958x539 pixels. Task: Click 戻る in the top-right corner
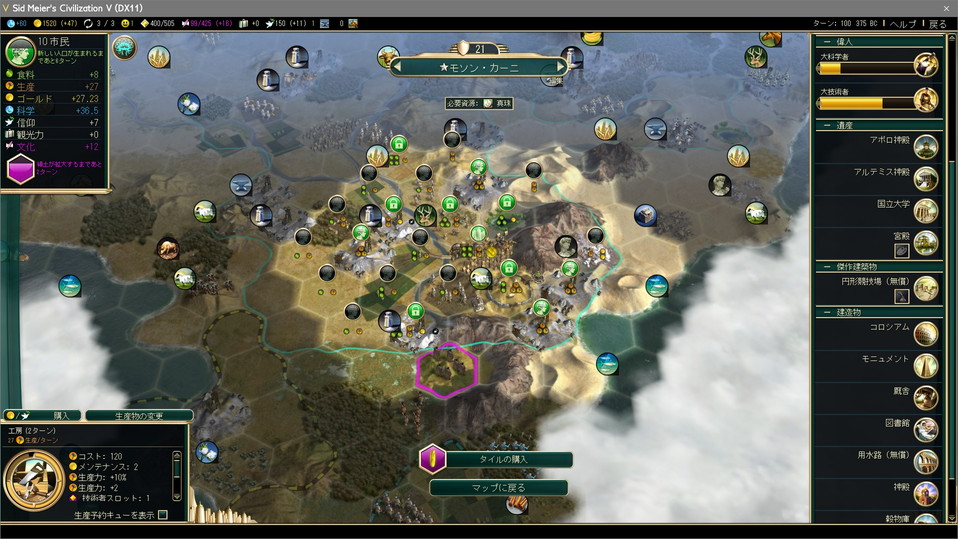point(937,23)
